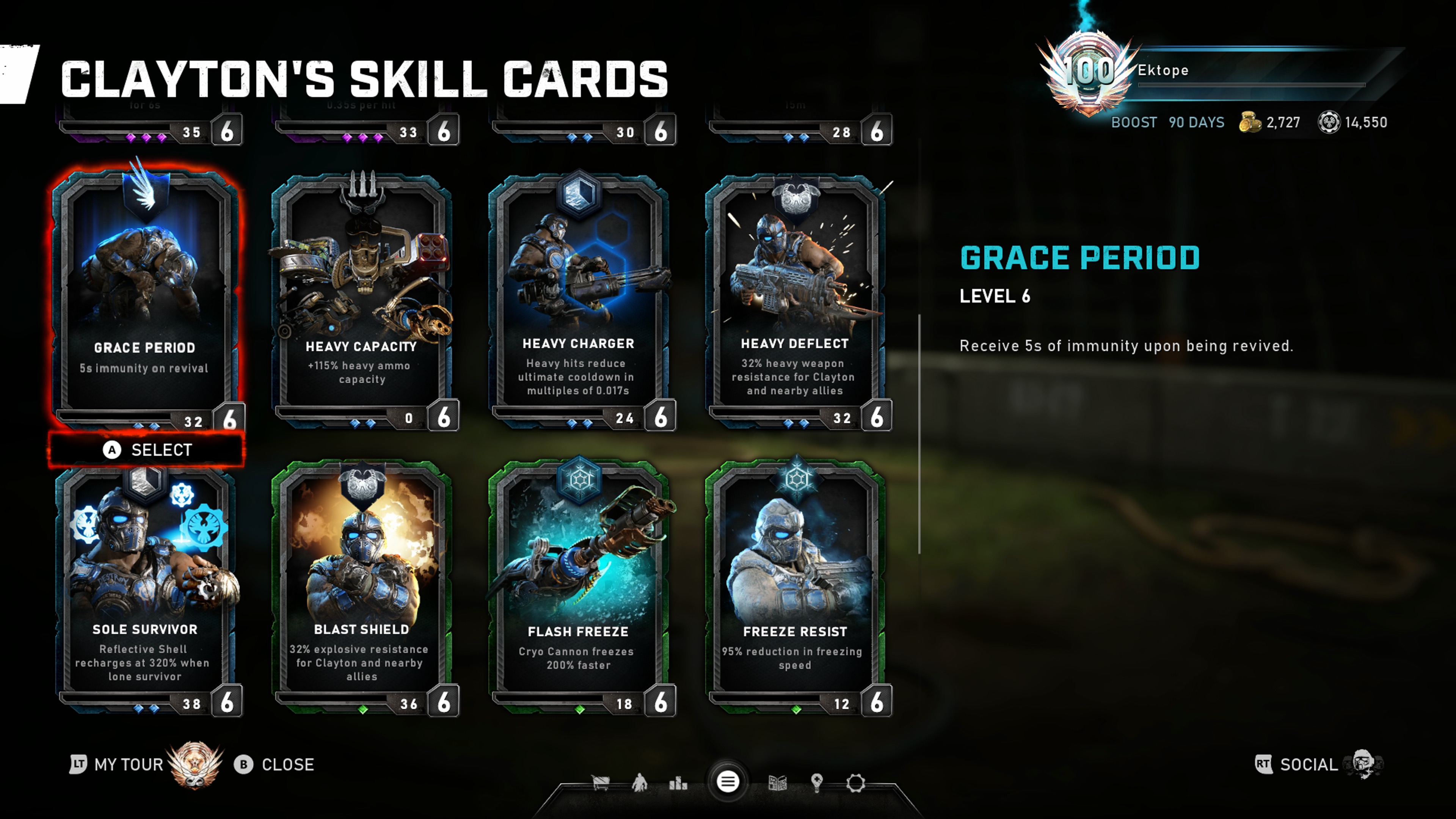Open the gear settings icon
Viewport: 1456px width, 819px height.
pos(856,783)
